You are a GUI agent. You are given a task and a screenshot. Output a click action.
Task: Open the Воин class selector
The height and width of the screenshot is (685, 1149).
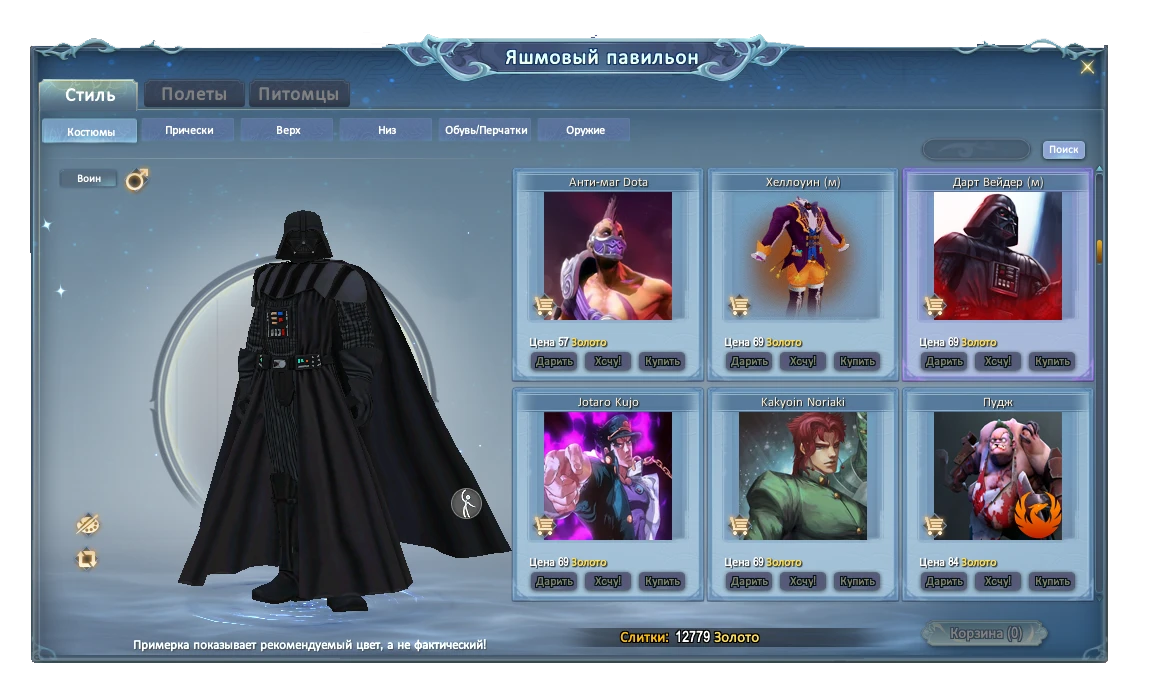pos(89,179)
